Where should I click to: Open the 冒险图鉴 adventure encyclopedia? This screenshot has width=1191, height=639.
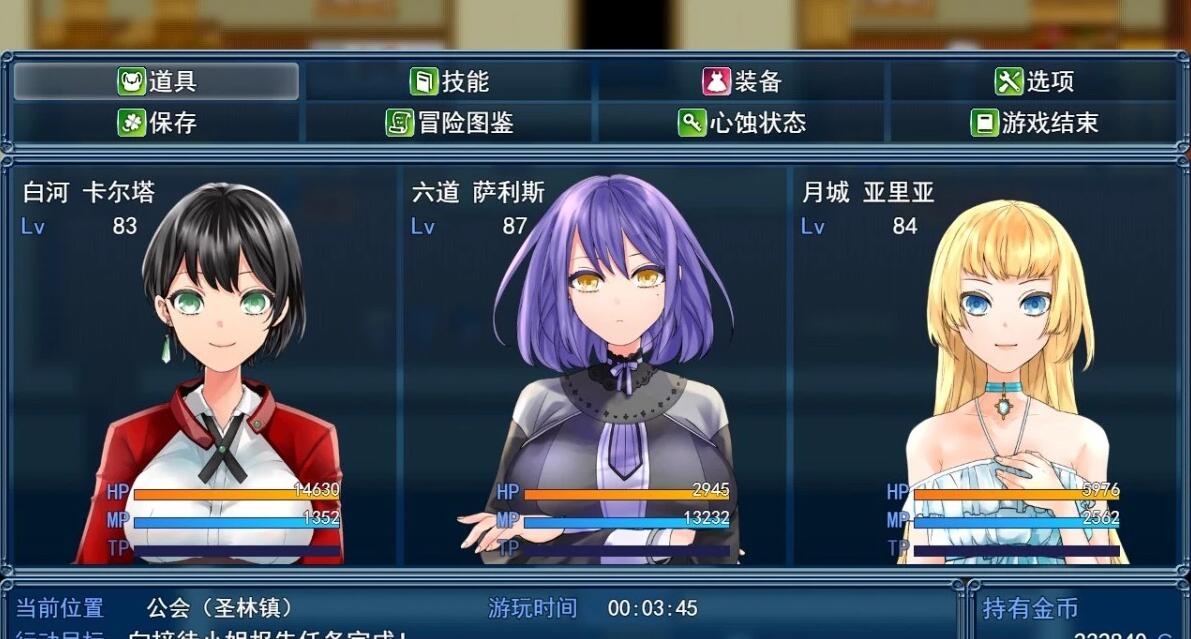[x=450, y=123]
